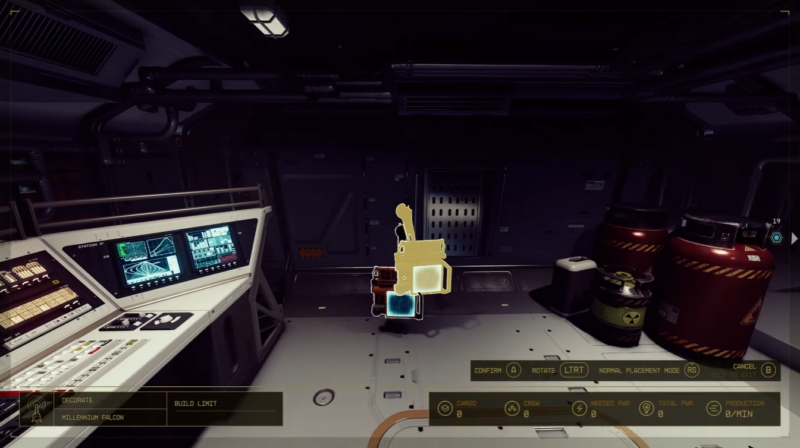Click the outpost beacon icon
The height and width of the screenshot is (448, 800).
(x=35, y=408)
